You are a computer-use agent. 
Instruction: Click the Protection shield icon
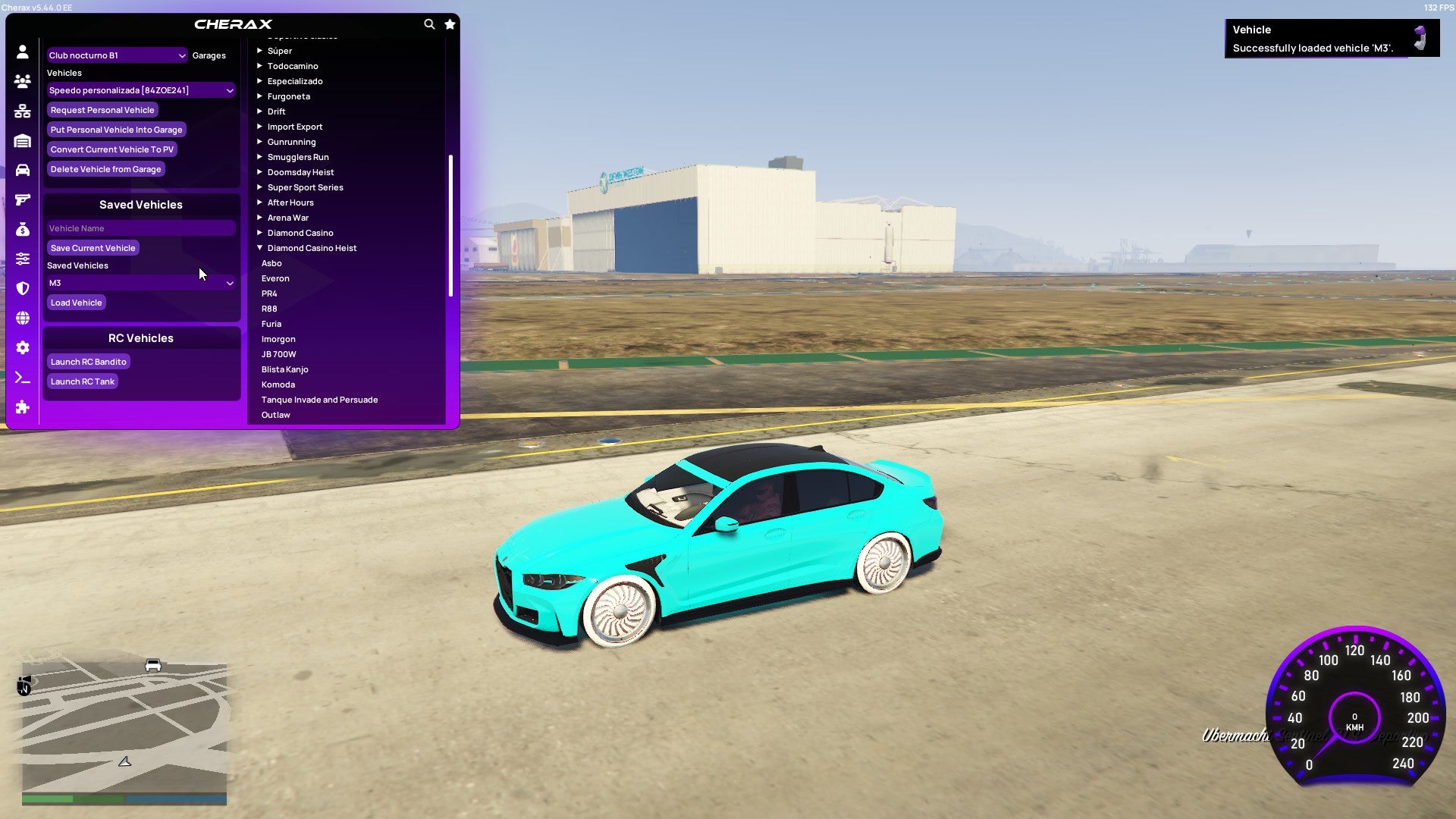(x=22, y=288)
